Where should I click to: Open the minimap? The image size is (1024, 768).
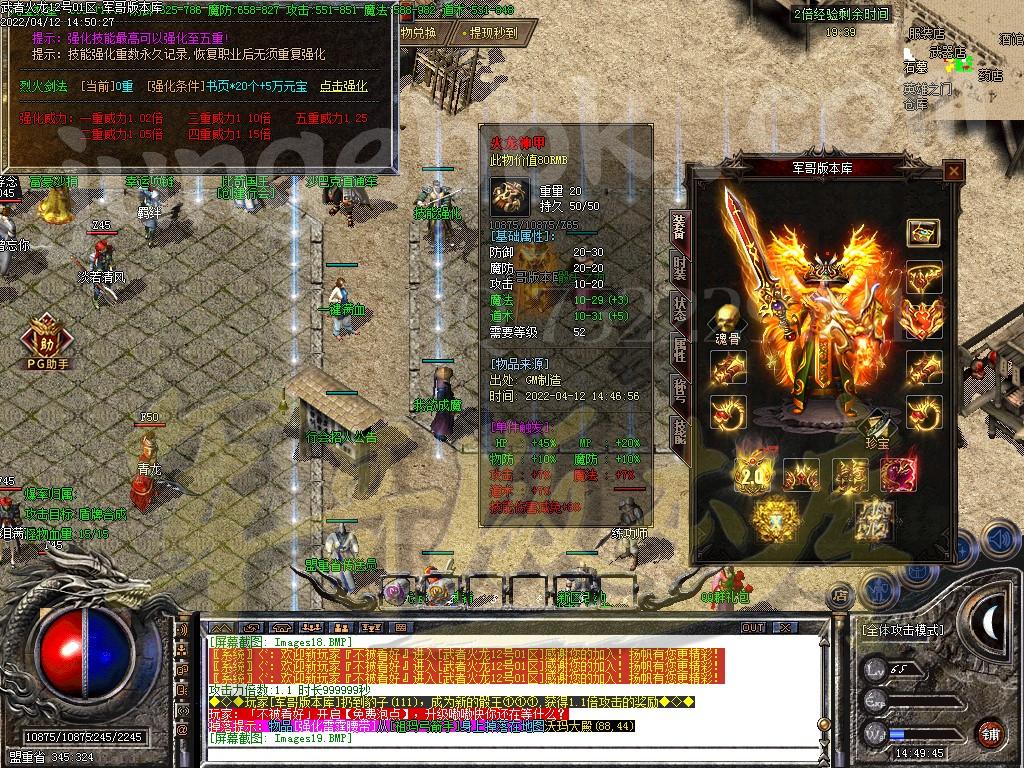(x=960, y=60)
